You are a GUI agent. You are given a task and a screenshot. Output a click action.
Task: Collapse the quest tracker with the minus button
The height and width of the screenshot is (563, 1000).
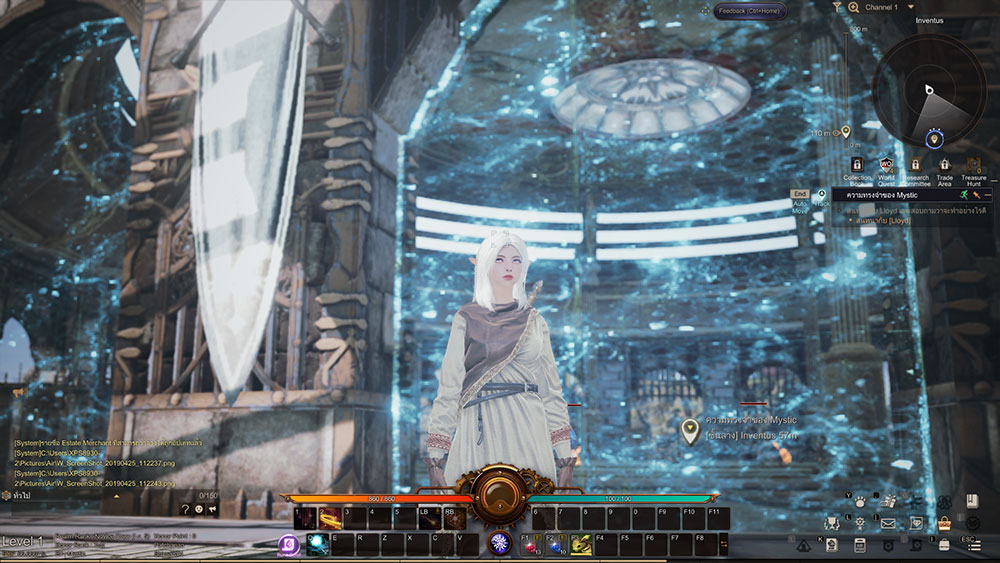pos(989,195)
